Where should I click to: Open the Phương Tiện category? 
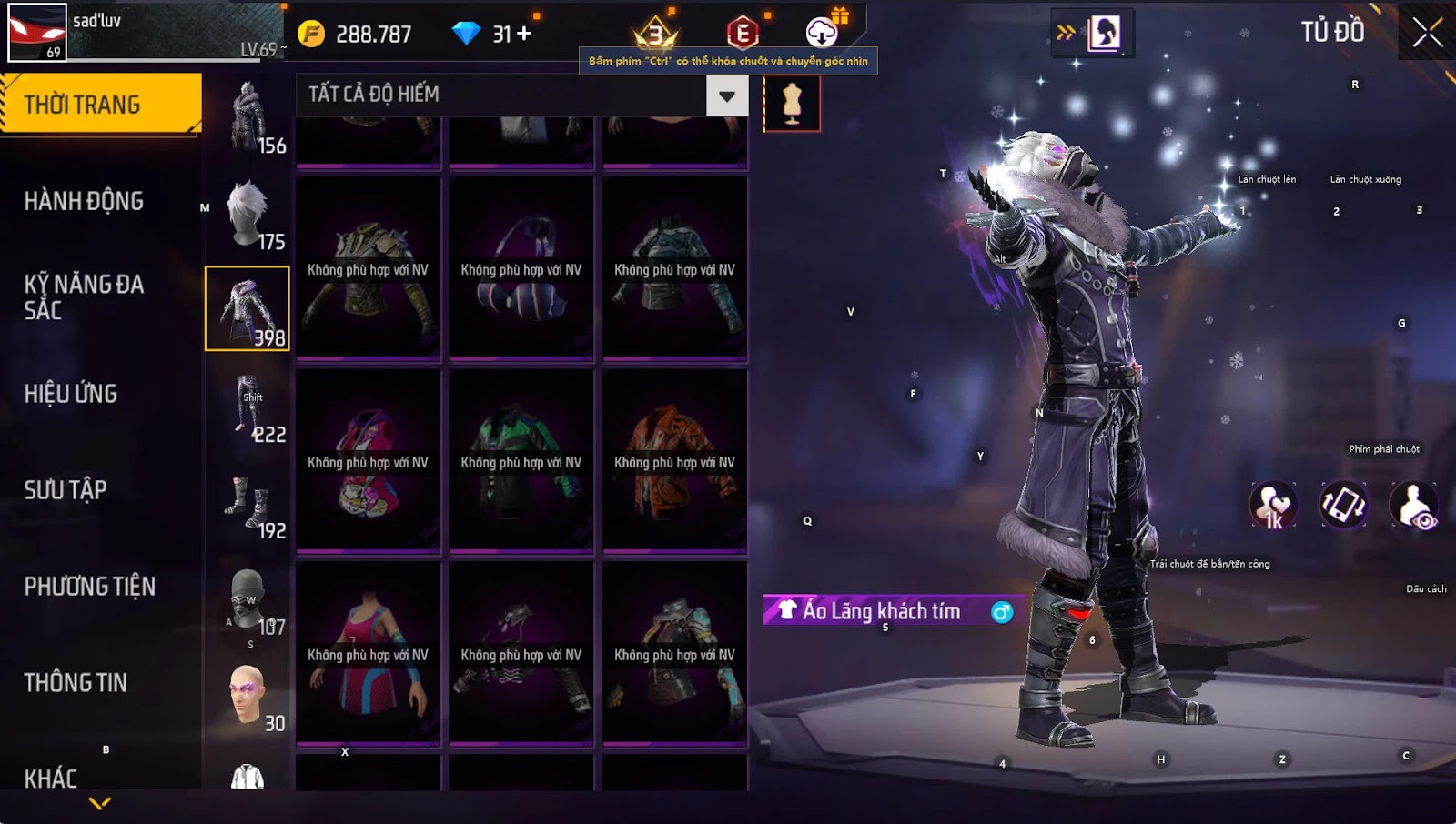point(89,587)
